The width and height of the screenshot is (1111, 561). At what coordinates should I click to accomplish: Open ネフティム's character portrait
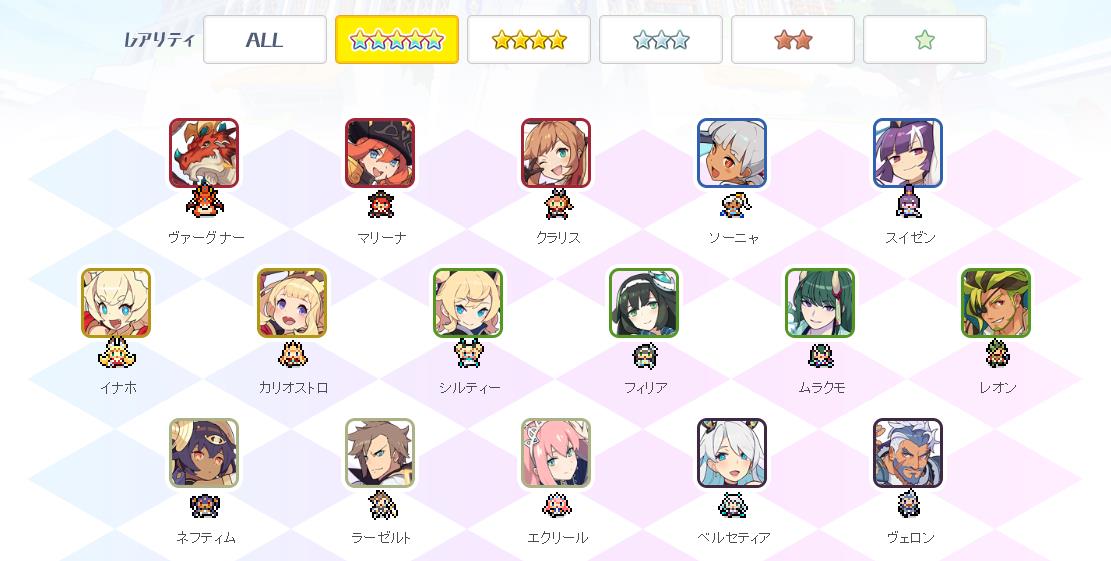(x=204, y=453)
